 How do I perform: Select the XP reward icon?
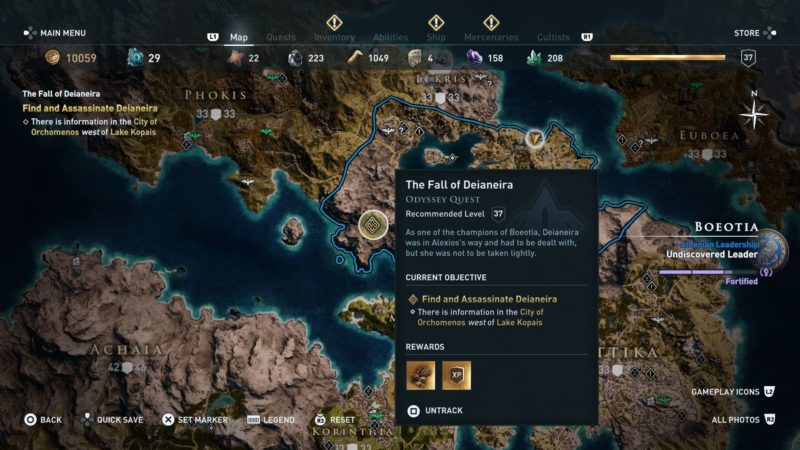[456, 375]
